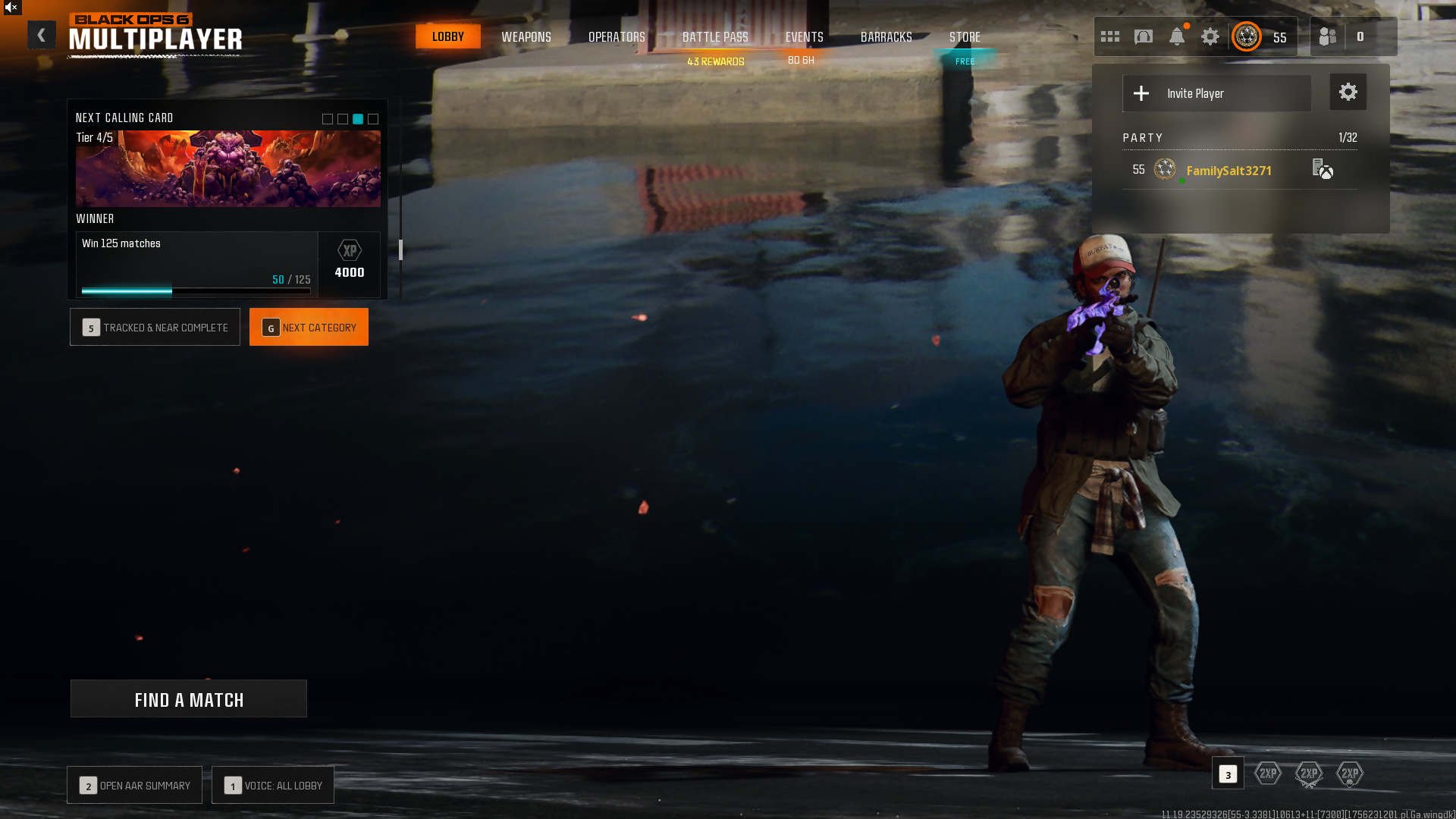
Task: Change Voice: All Lobby channel setting
Action: tap(273, 786)
